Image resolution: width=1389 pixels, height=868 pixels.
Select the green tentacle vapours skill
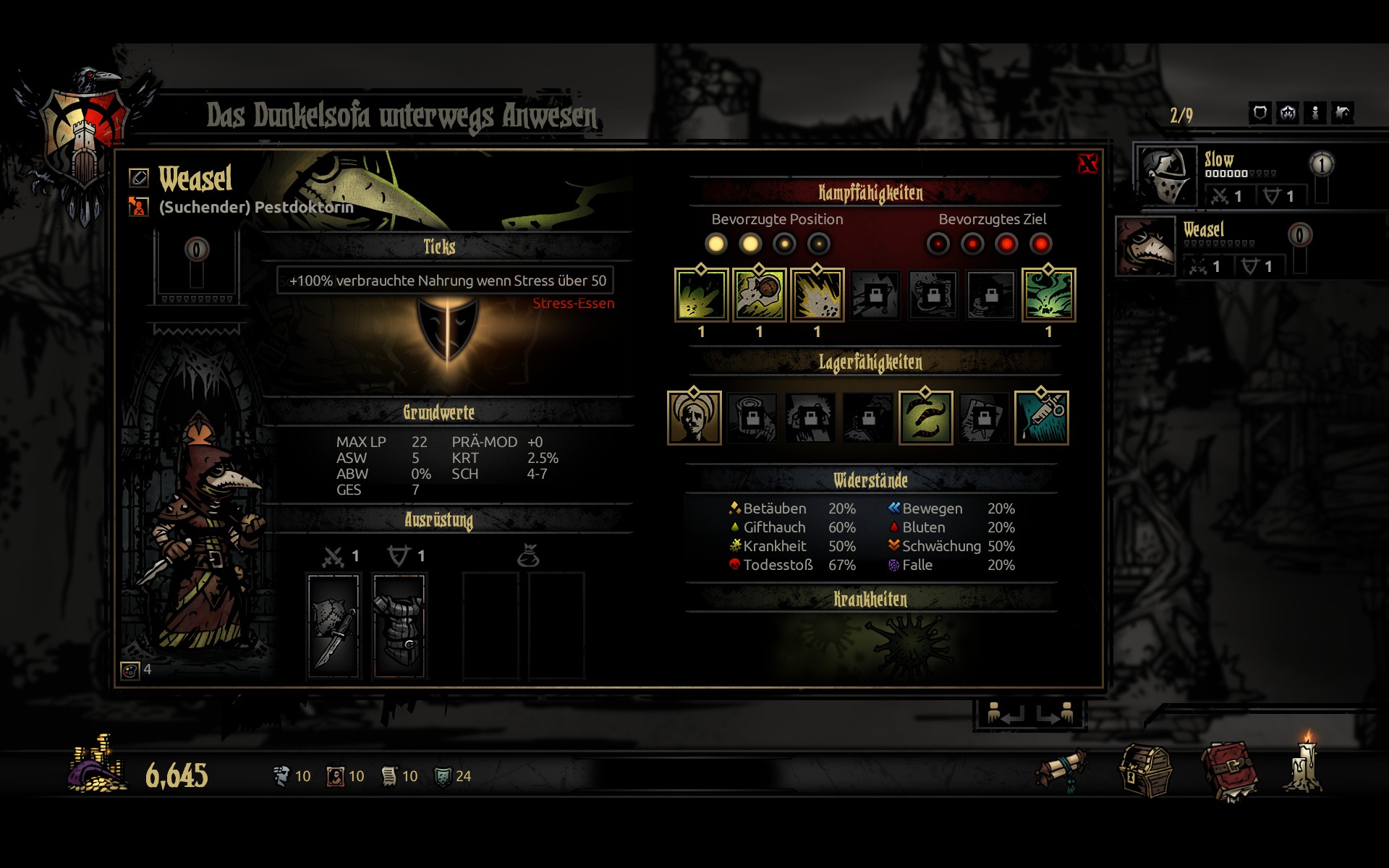tap(1048, 295)
